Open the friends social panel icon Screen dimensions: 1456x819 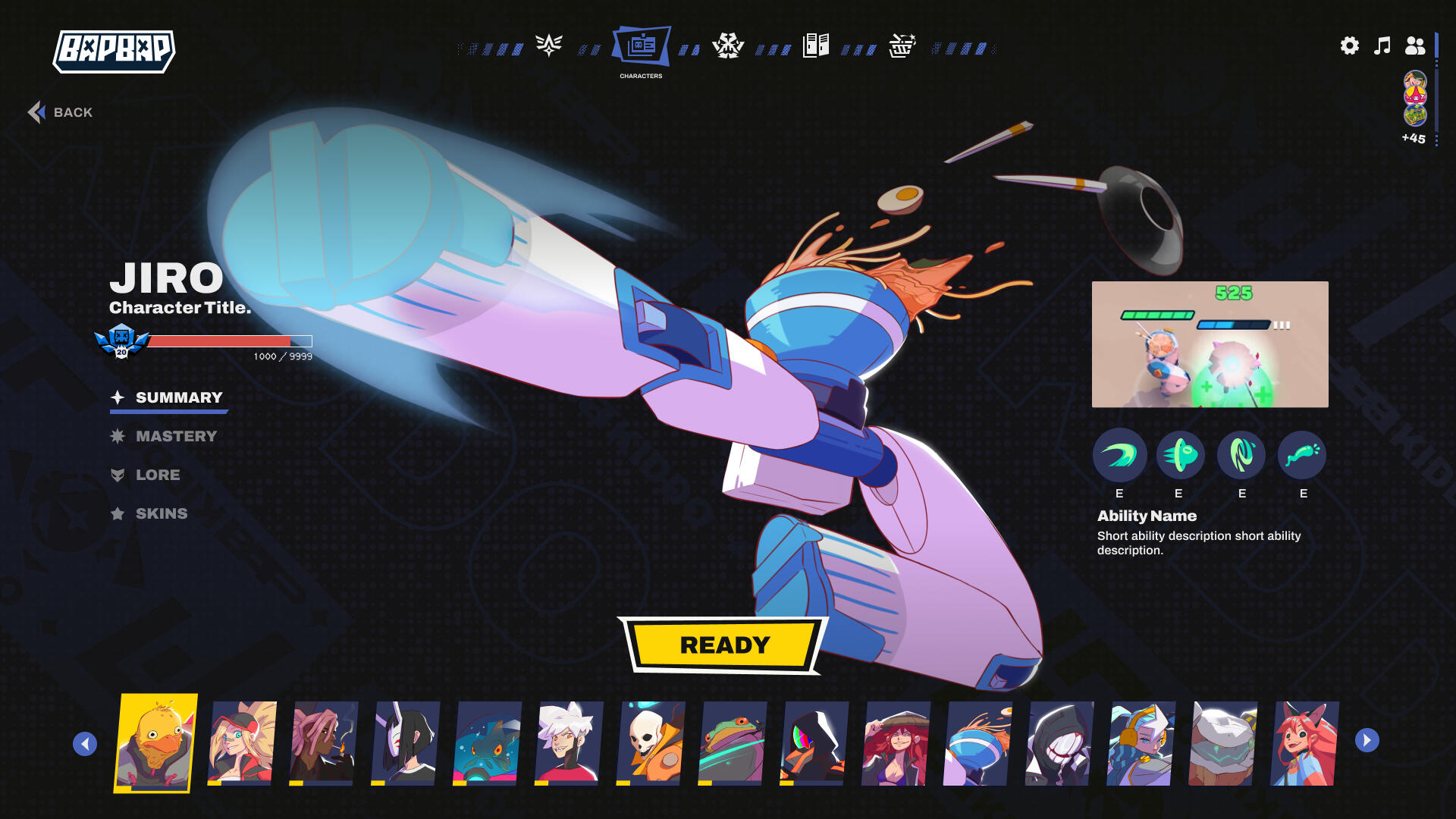point(1415,46)
